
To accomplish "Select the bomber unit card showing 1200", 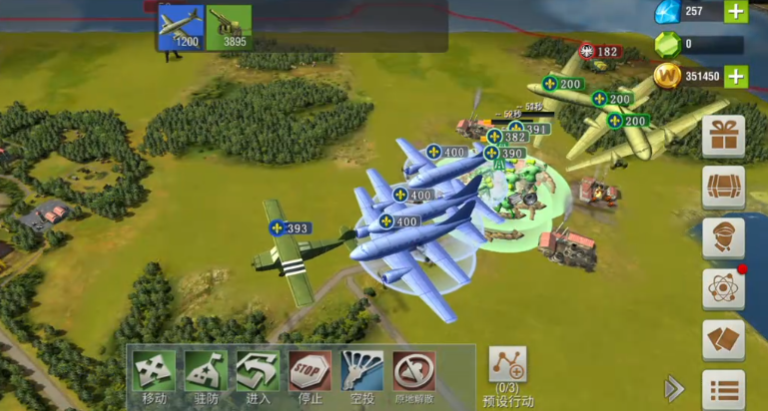I will click(180, 27).
